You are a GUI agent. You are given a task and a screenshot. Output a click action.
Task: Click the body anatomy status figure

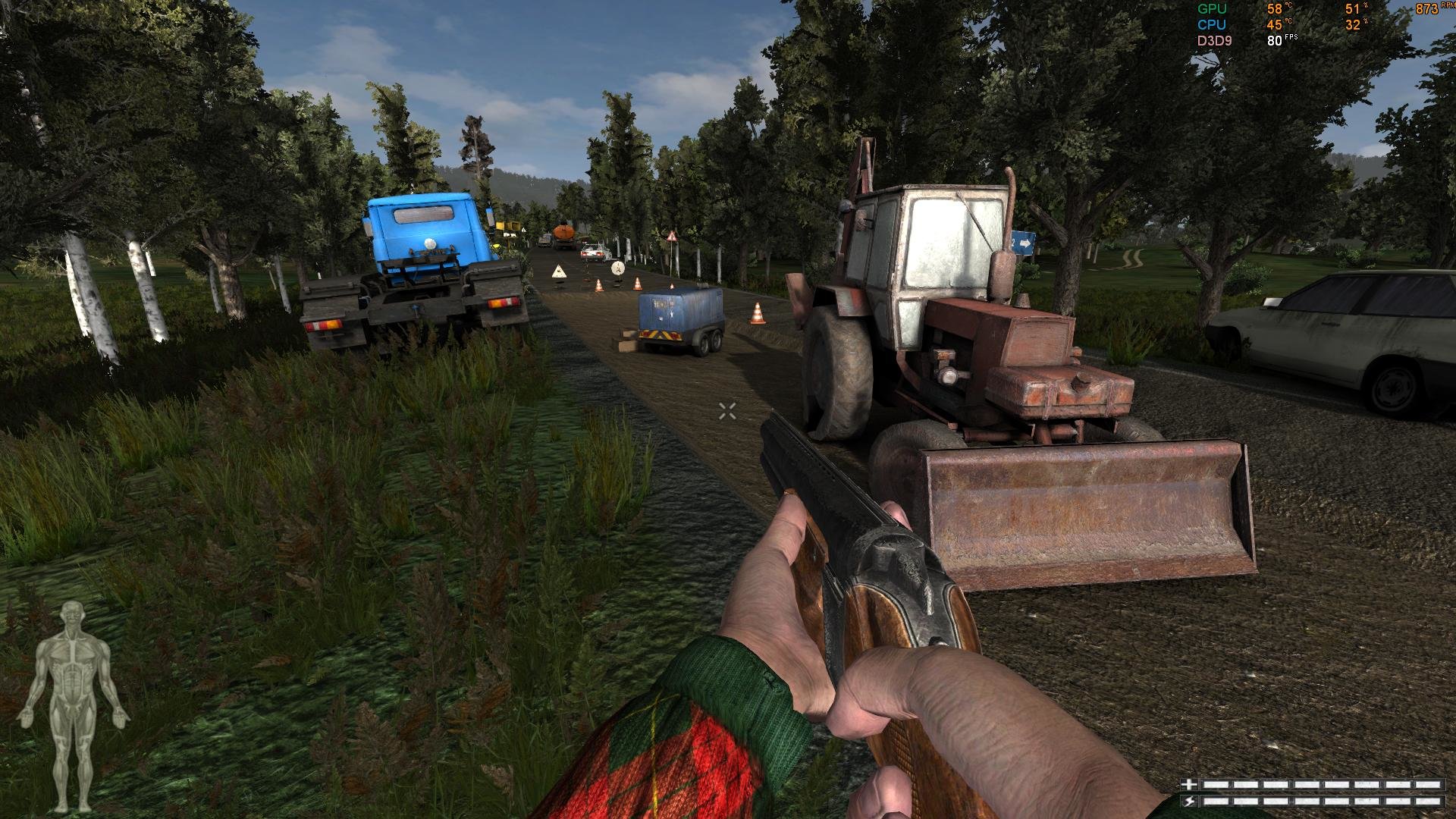tap(74, 701)
